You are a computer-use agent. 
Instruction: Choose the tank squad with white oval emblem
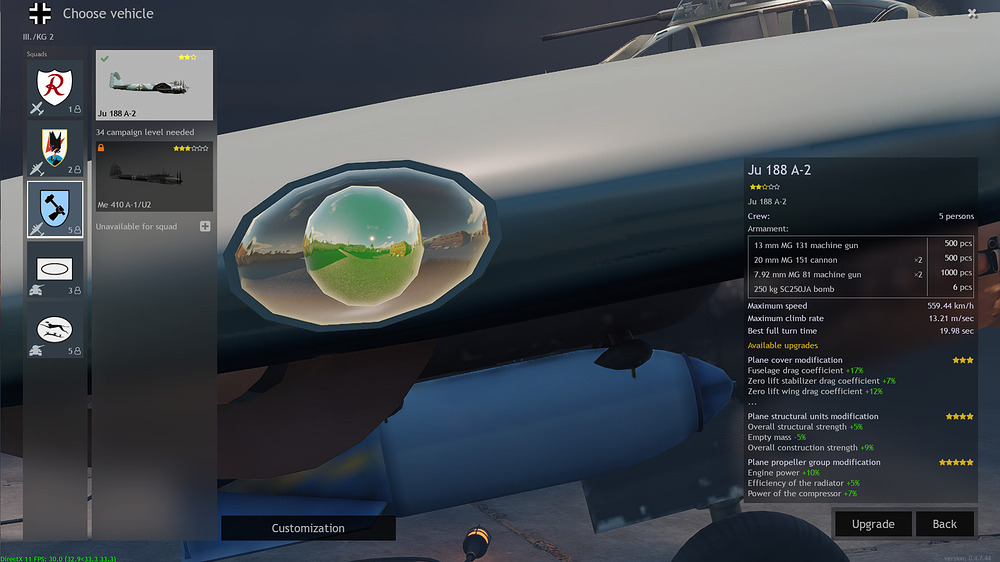[55, 270]
